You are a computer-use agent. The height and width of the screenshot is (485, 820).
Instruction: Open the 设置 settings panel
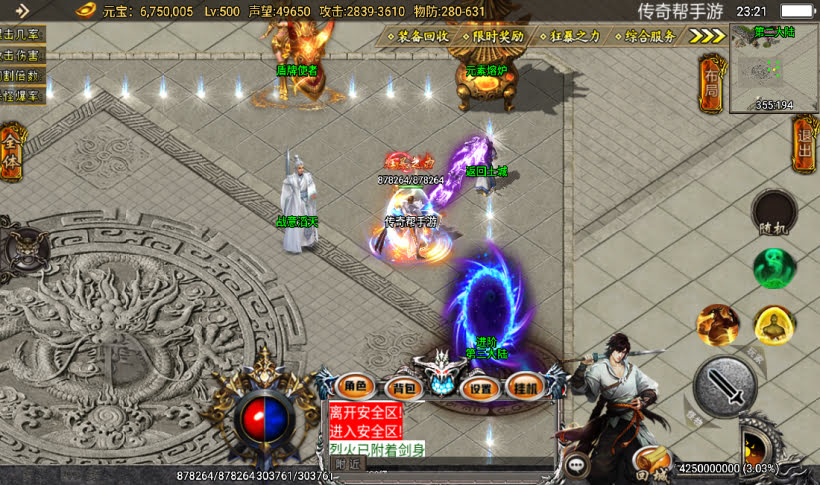click(481, 386)
